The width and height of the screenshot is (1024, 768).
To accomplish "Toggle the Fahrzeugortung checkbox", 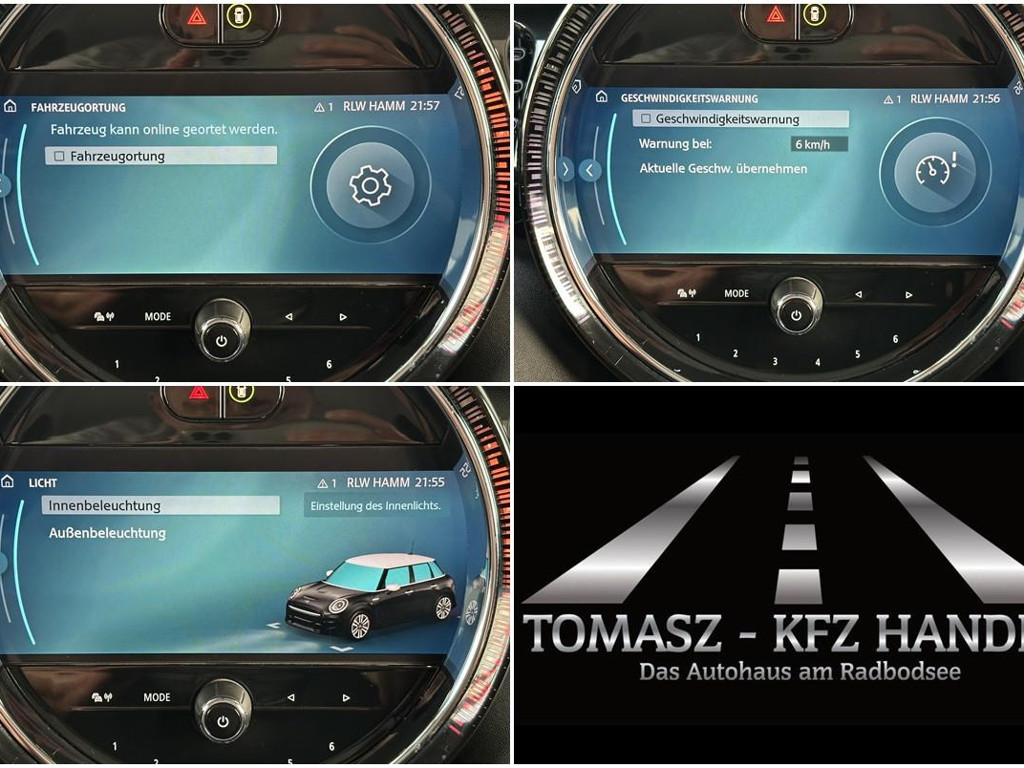I will 60,157.
